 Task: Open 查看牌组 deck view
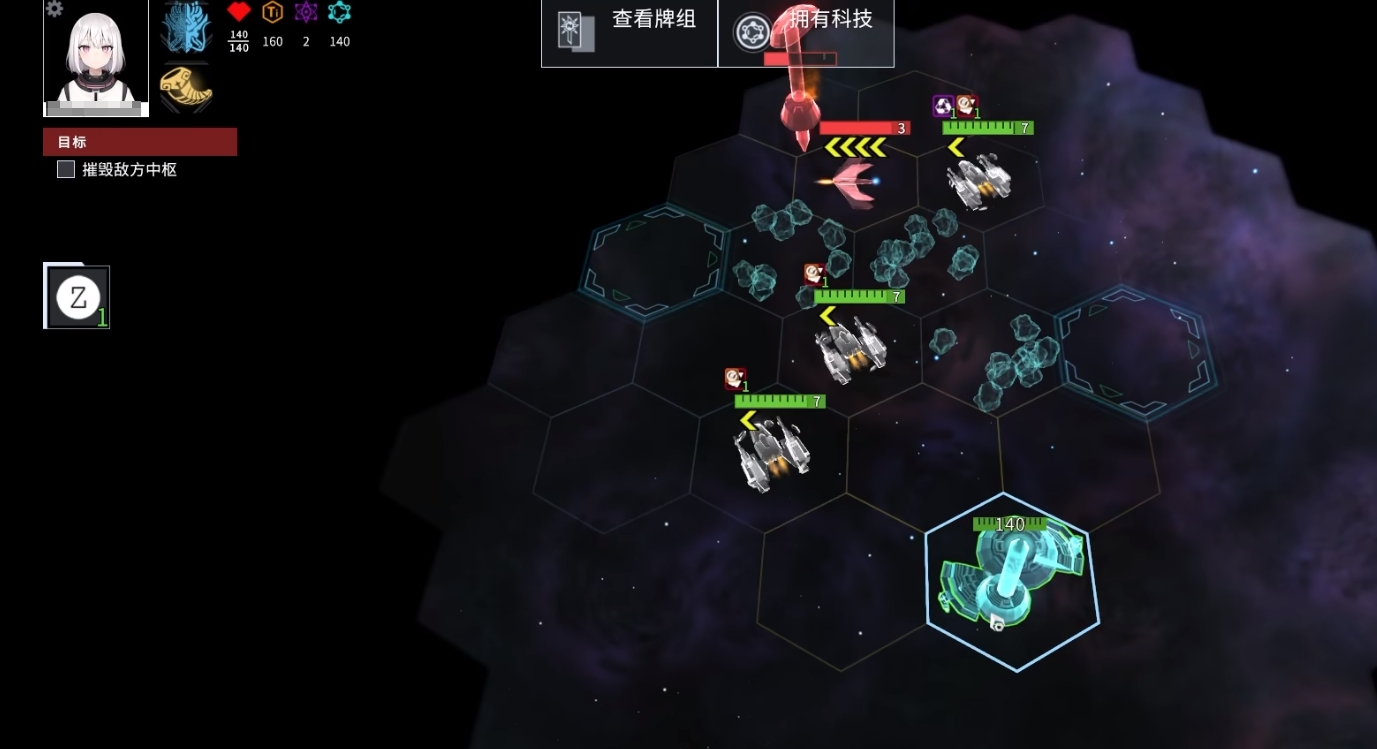[629, 33]
